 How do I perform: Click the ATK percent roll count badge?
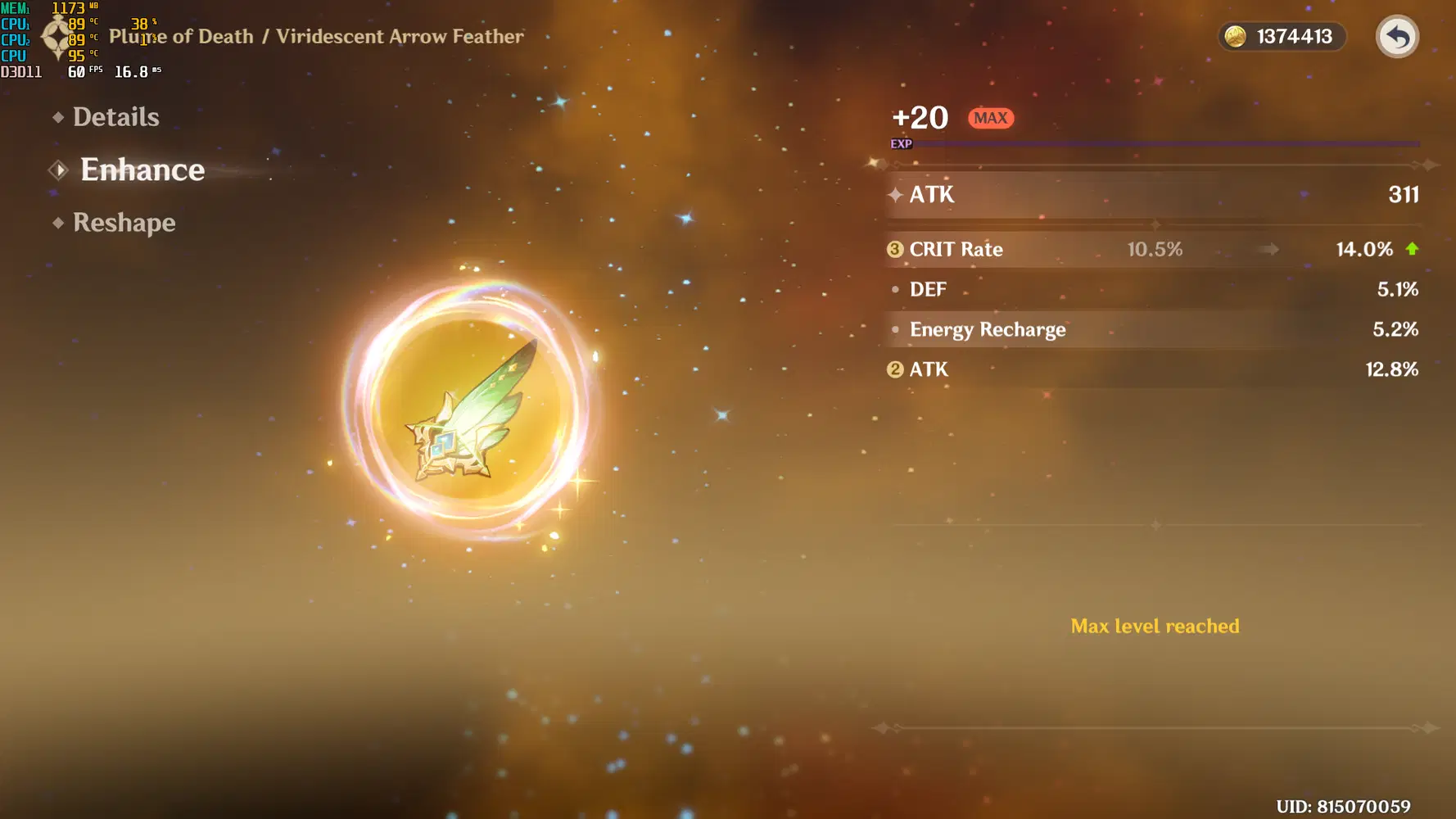point(894,369)
